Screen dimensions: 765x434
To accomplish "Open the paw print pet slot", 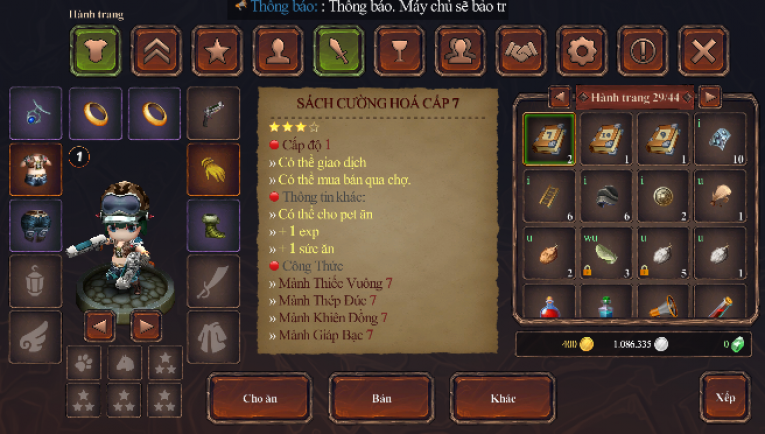I will 83,363.
